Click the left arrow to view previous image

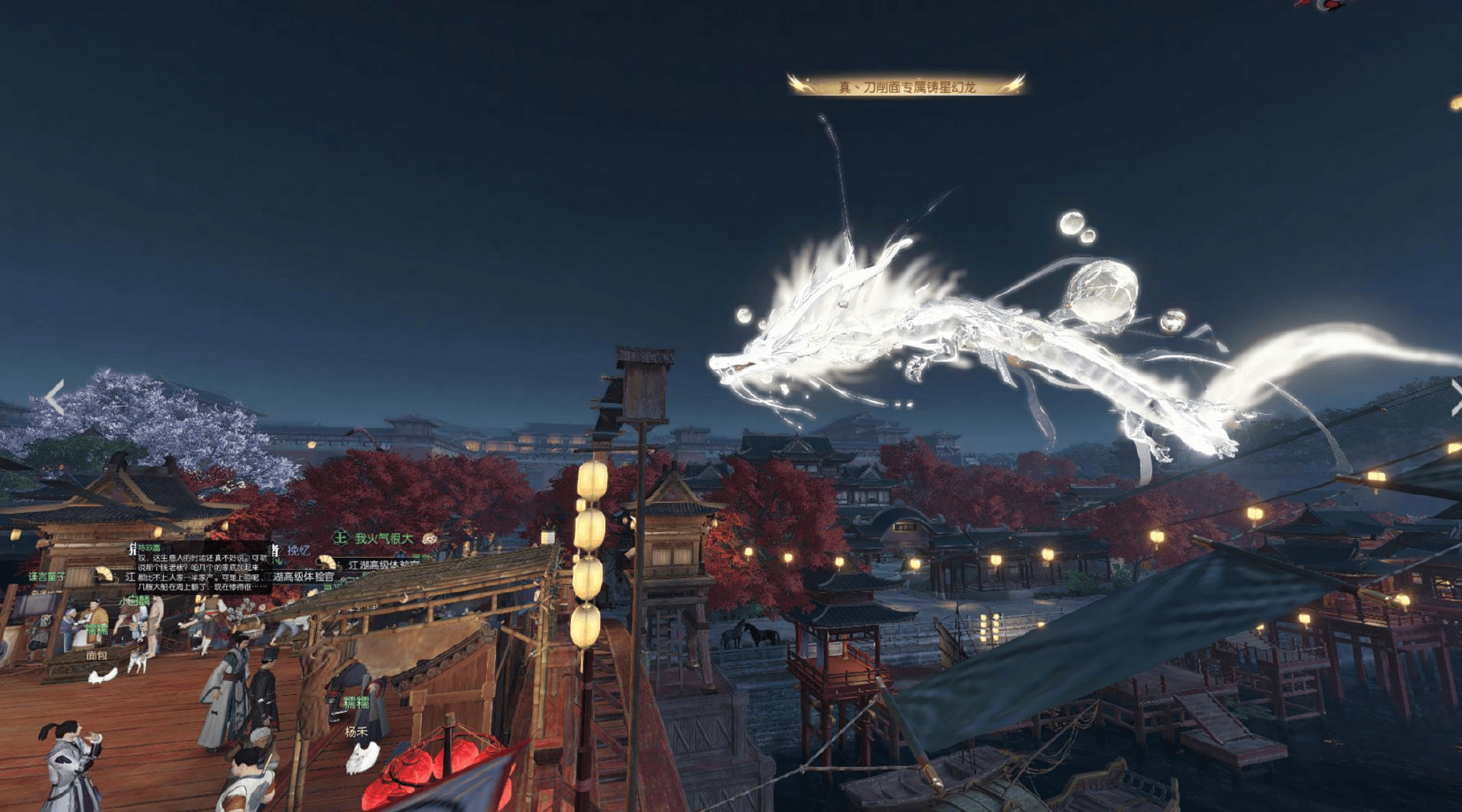54,397
